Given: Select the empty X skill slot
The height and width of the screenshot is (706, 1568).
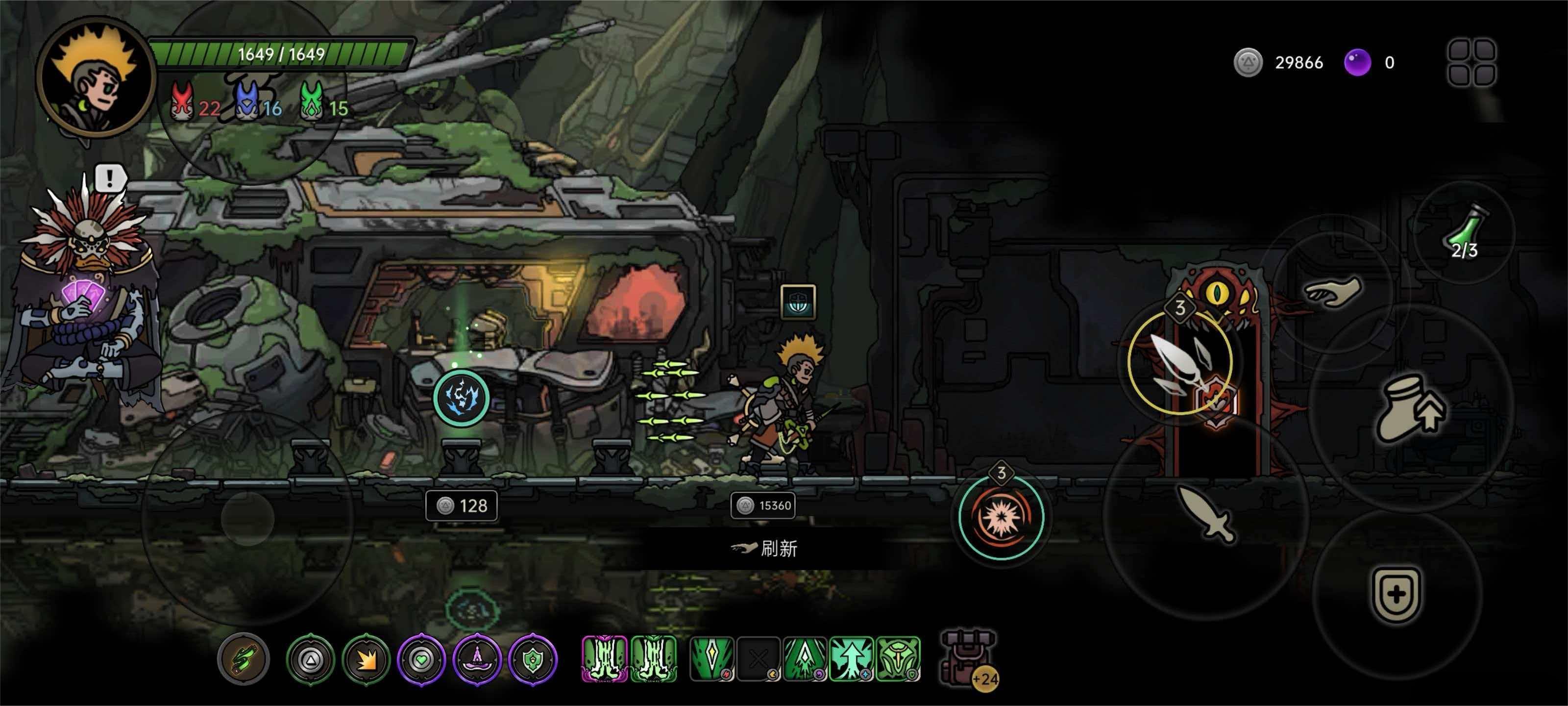Looking at the screenshot, I should pyautogui.click(x=759, y=658).
